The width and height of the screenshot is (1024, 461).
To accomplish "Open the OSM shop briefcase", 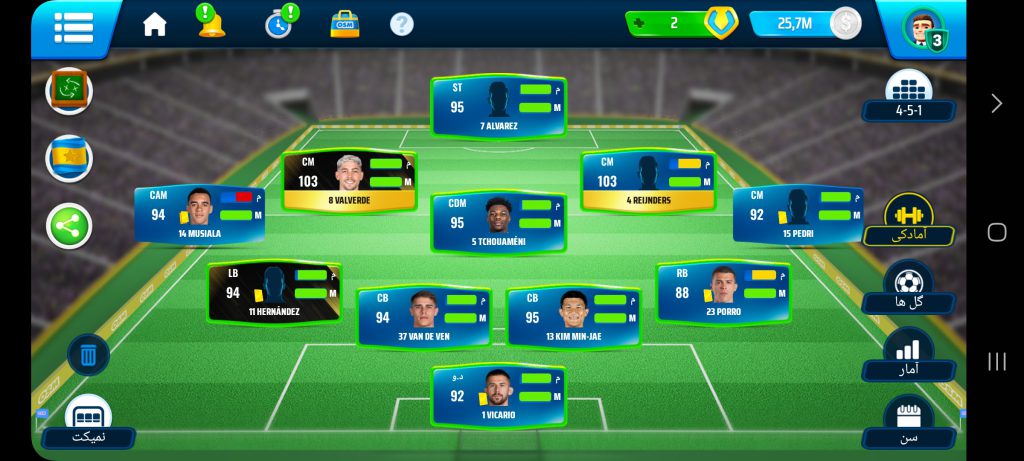I will 345,24.
